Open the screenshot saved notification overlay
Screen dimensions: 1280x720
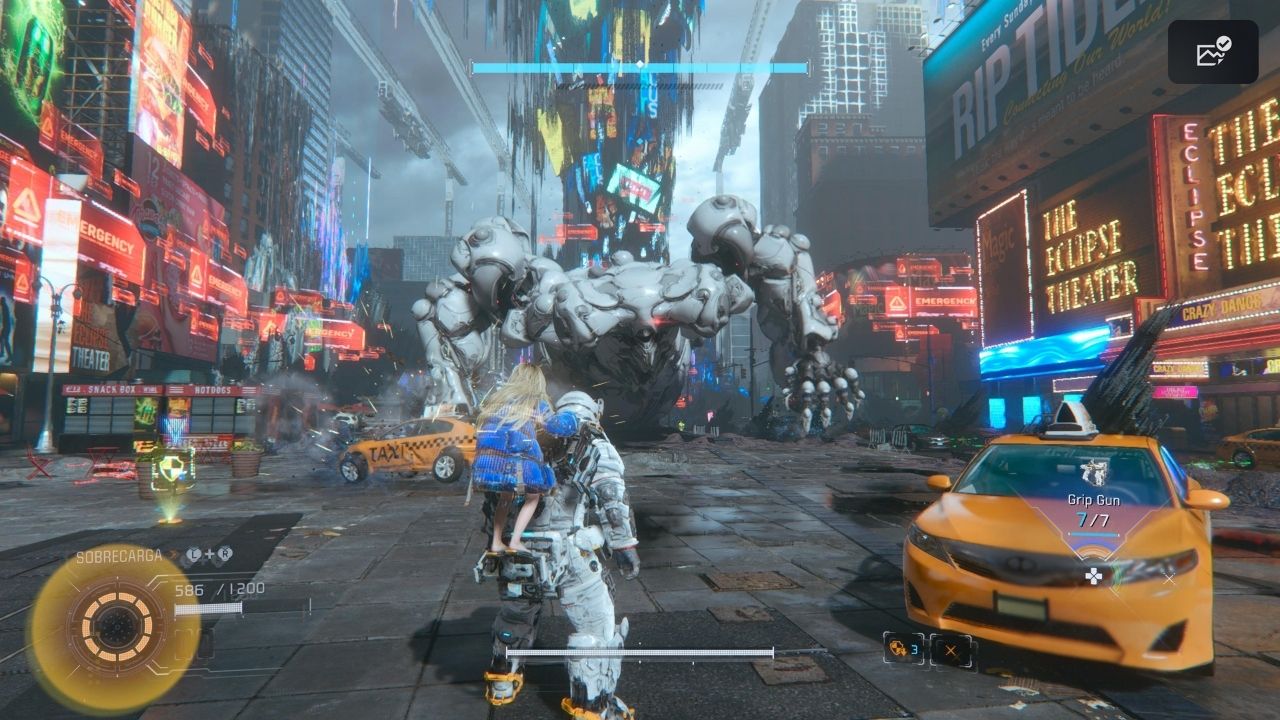click(1213, 52)
